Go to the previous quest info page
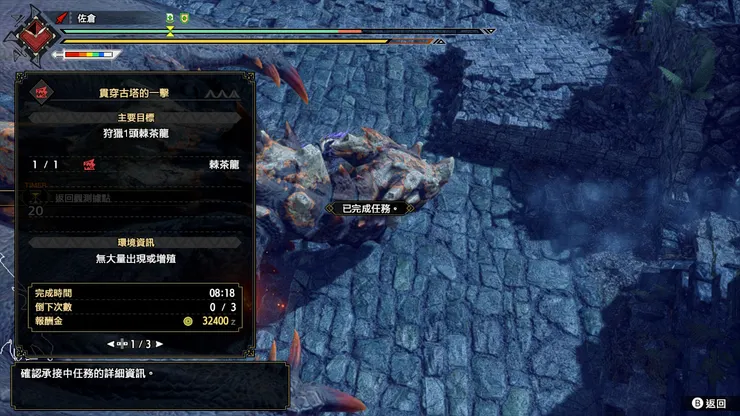Viewport: 740px width, 416px height. [x=111, y=343]
